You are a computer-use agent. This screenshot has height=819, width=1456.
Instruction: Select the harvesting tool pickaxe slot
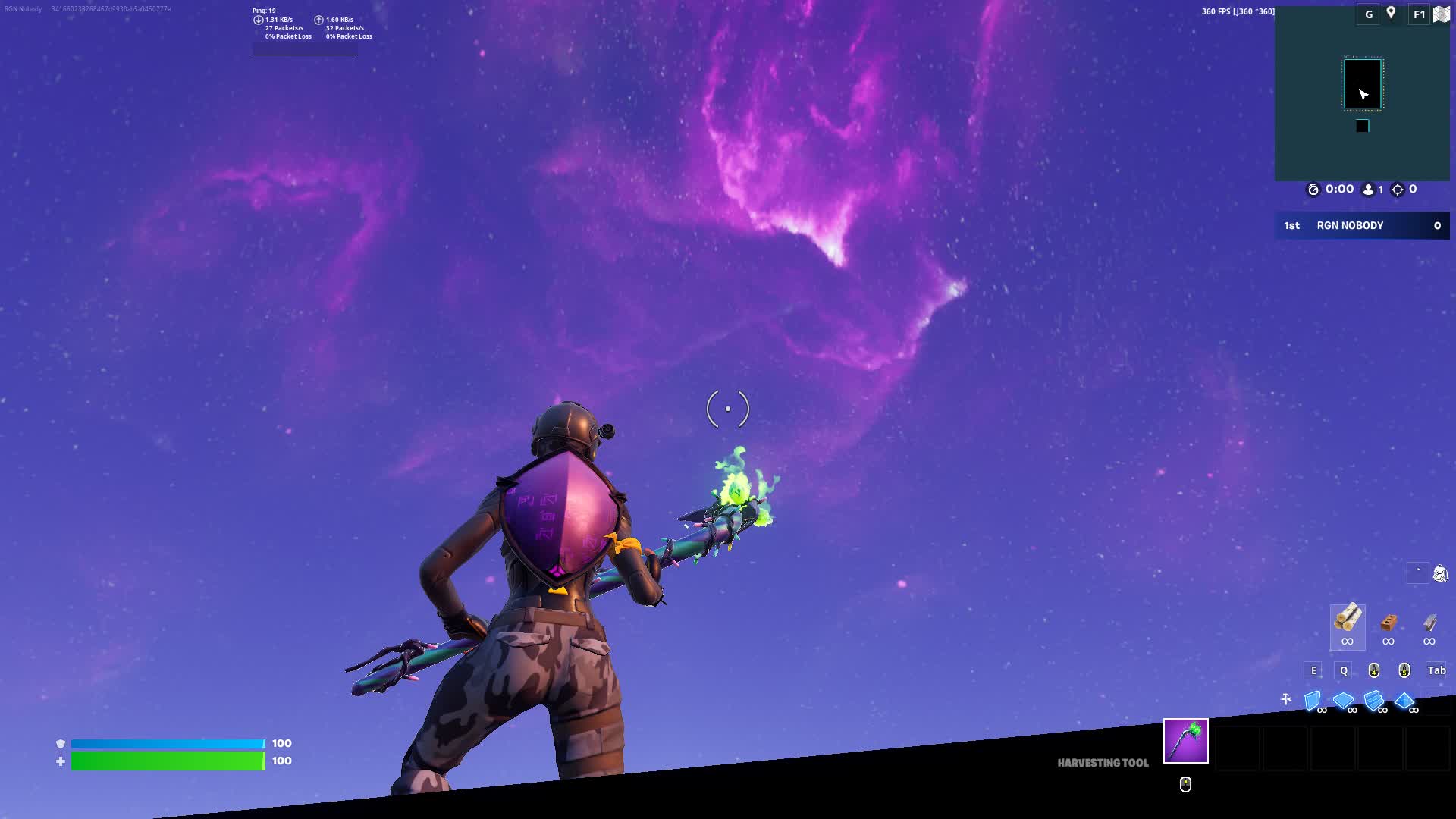[x=1185, y=741]
